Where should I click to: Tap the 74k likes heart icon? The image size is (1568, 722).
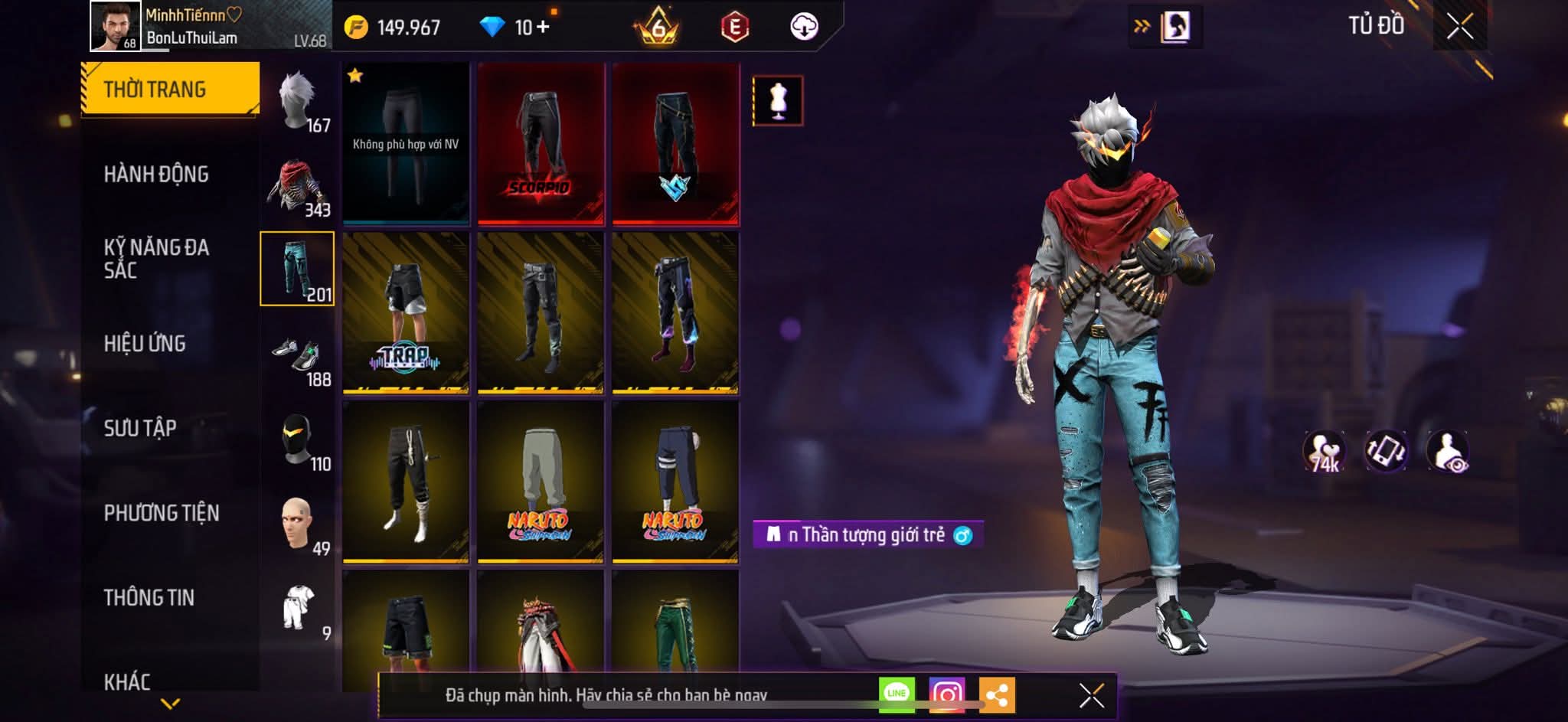point(1325,452)
